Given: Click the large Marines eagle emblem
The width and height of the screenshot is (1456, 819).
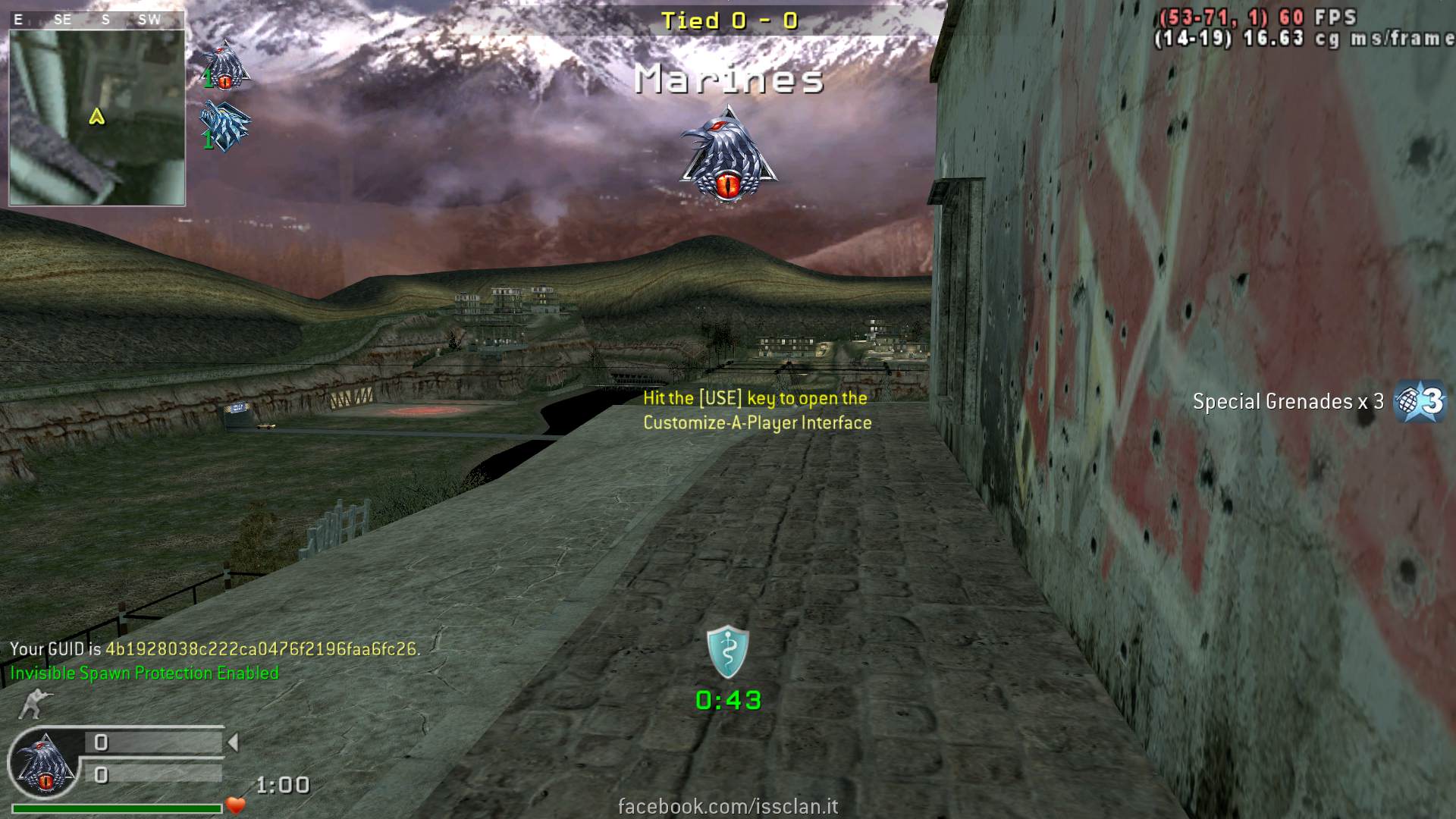Looking at the screenshot, I should coord(727,155).
